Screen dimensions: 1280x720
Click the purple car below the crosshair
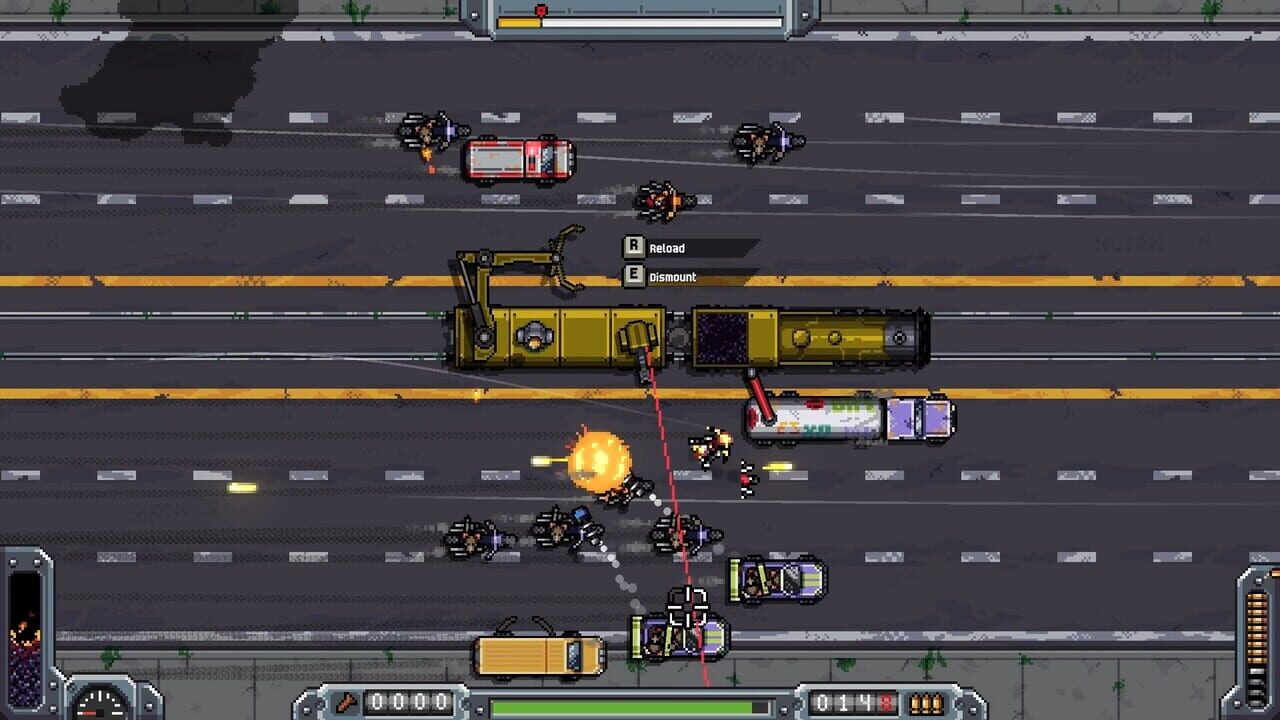(678, 637)
